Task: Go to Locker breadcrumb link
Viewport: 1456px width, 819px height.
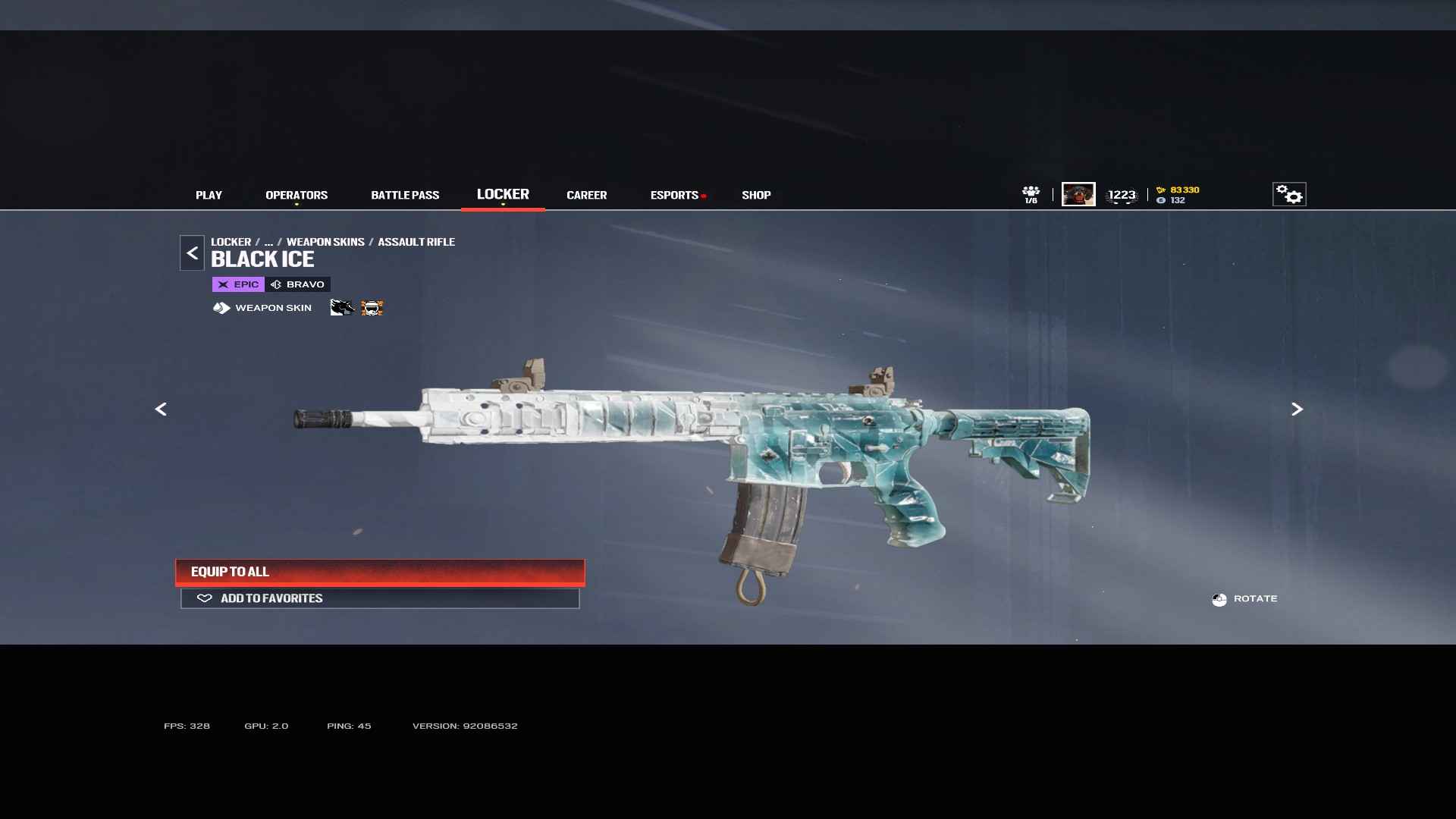Action: coord(231,242)
